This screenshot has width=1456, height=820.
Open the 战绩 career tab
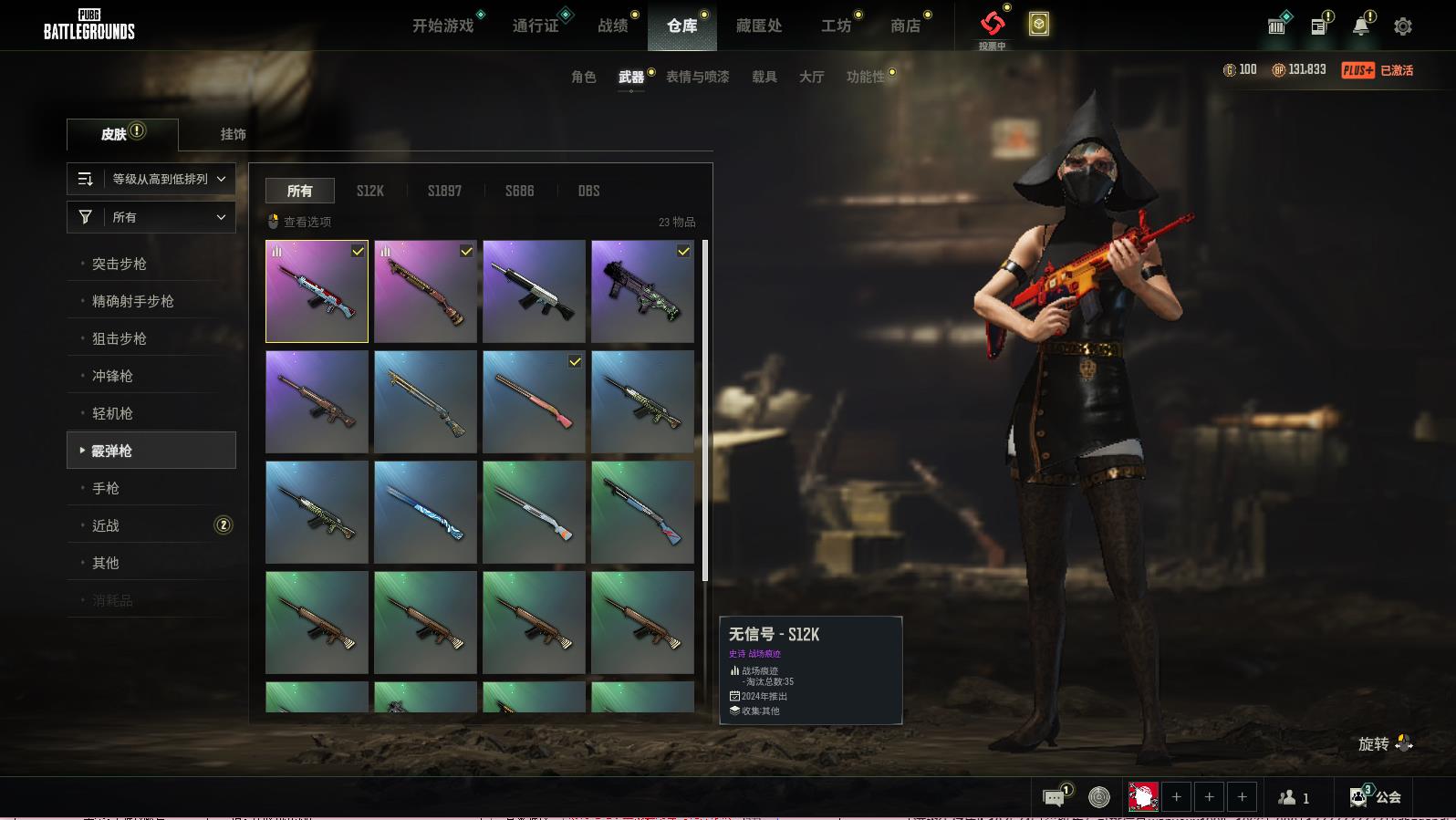[x=613, y=26]
